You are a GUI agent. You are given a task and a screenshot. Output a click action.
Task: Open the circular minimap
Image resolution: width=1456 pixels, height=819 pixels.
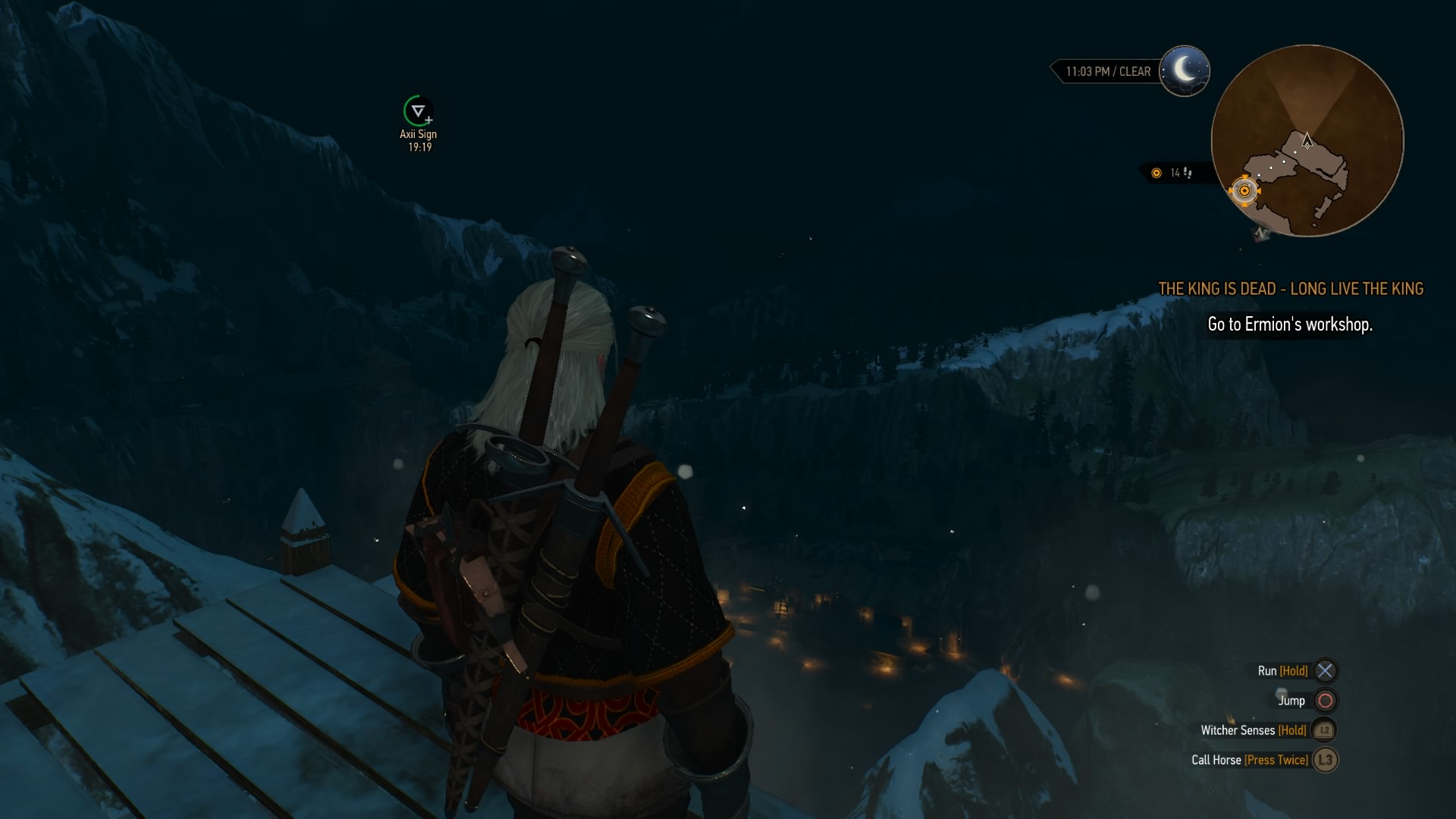[1307, 141]
